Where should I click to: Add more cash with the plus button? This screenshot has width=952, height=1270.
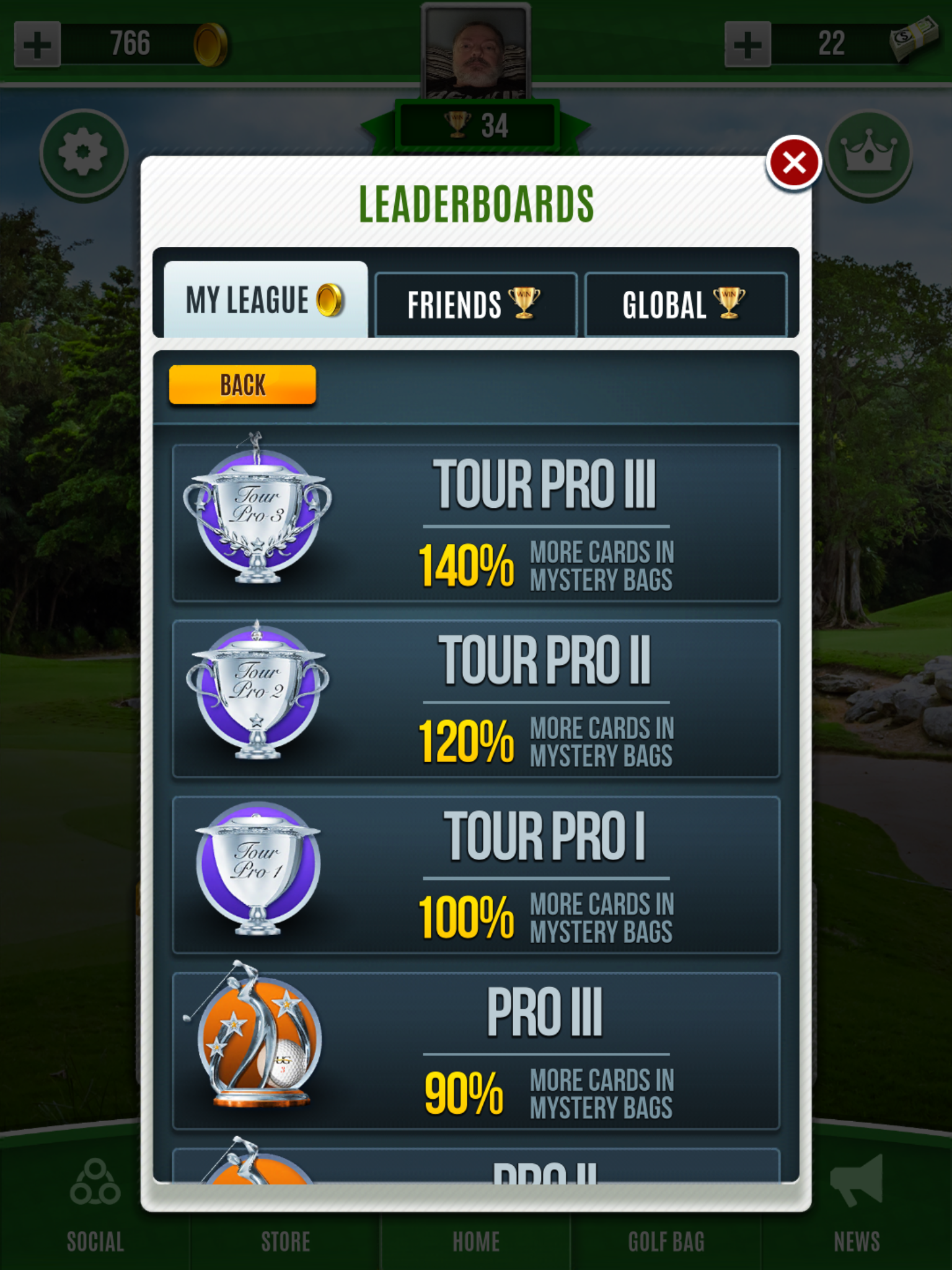pyautogui.click(x=747, y=44)
